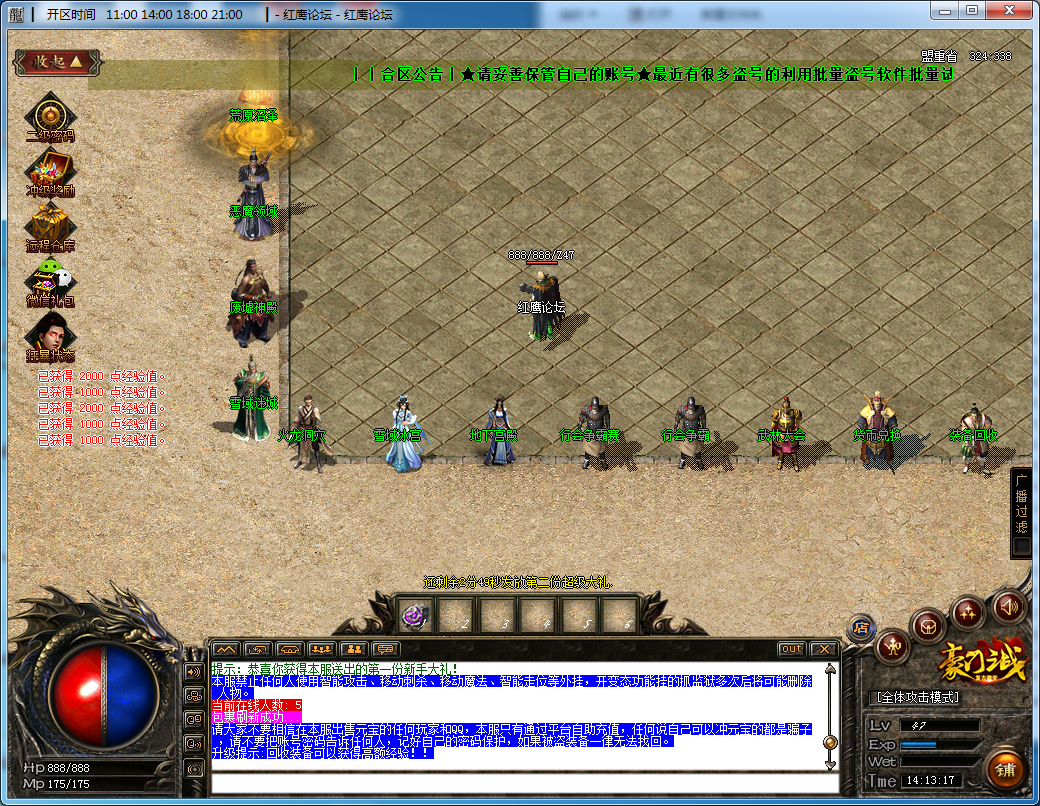
Task: Select the purple stone in hotbar slot 1
Action: pyautogui.click(x=415, y=617)
